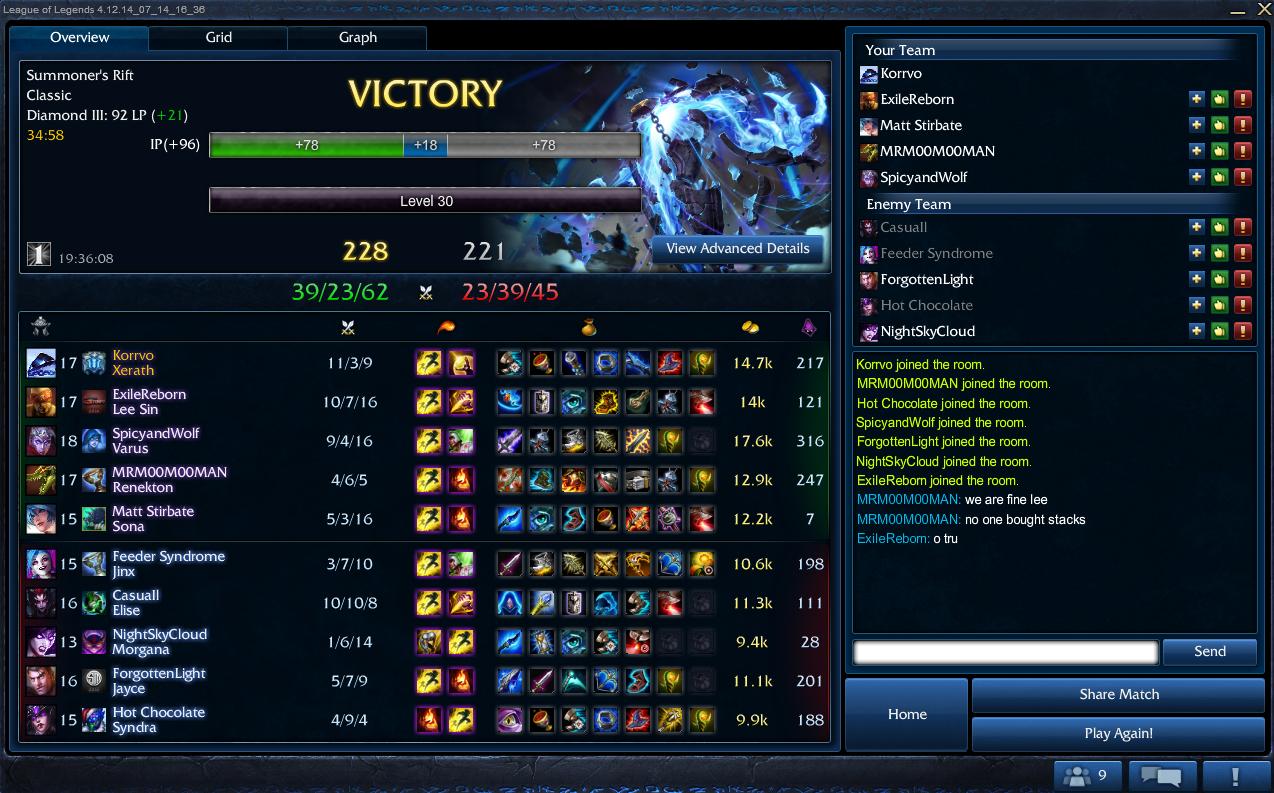This screenshot has height=793, width=1274.
Task: Open the chat bubble panel
Action: coord(1162,775)
